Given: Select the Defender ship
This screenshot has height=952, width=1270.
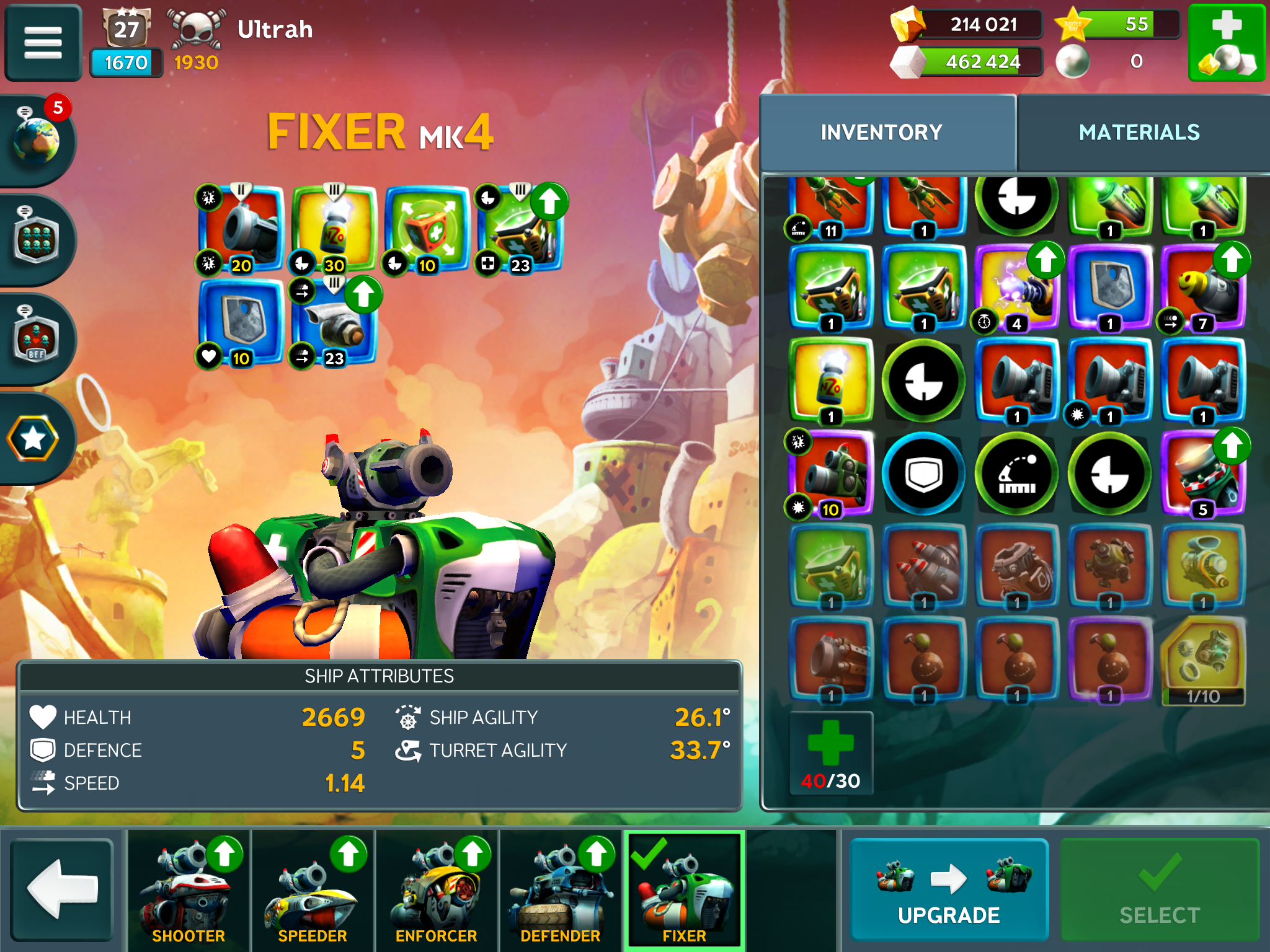Looking at the screenshot, I should click(x=560, y=889).
